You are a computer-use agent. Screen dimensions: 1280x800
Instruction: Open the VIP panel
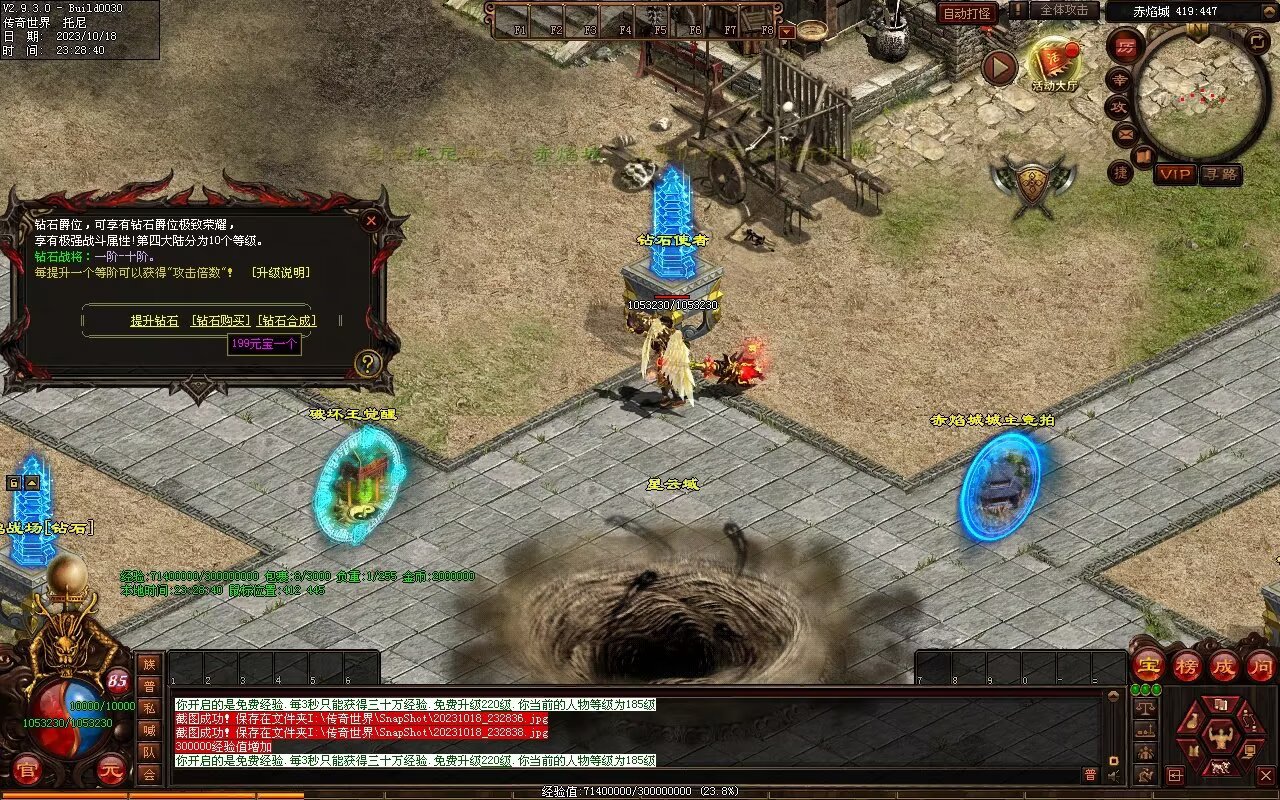tap(1175, 174)
